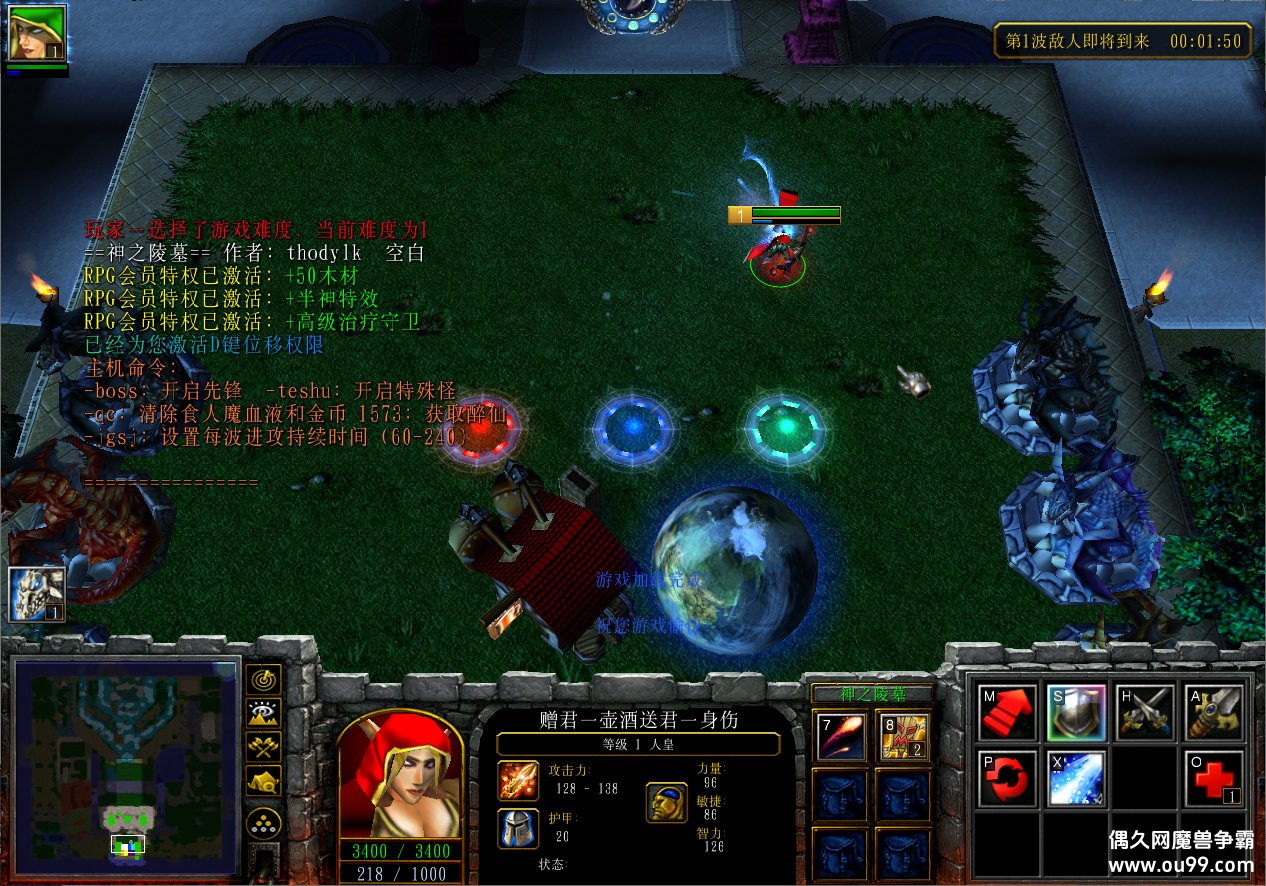
Task: Click the armor helmet icon in the stats panel
Action: (518, 829)
